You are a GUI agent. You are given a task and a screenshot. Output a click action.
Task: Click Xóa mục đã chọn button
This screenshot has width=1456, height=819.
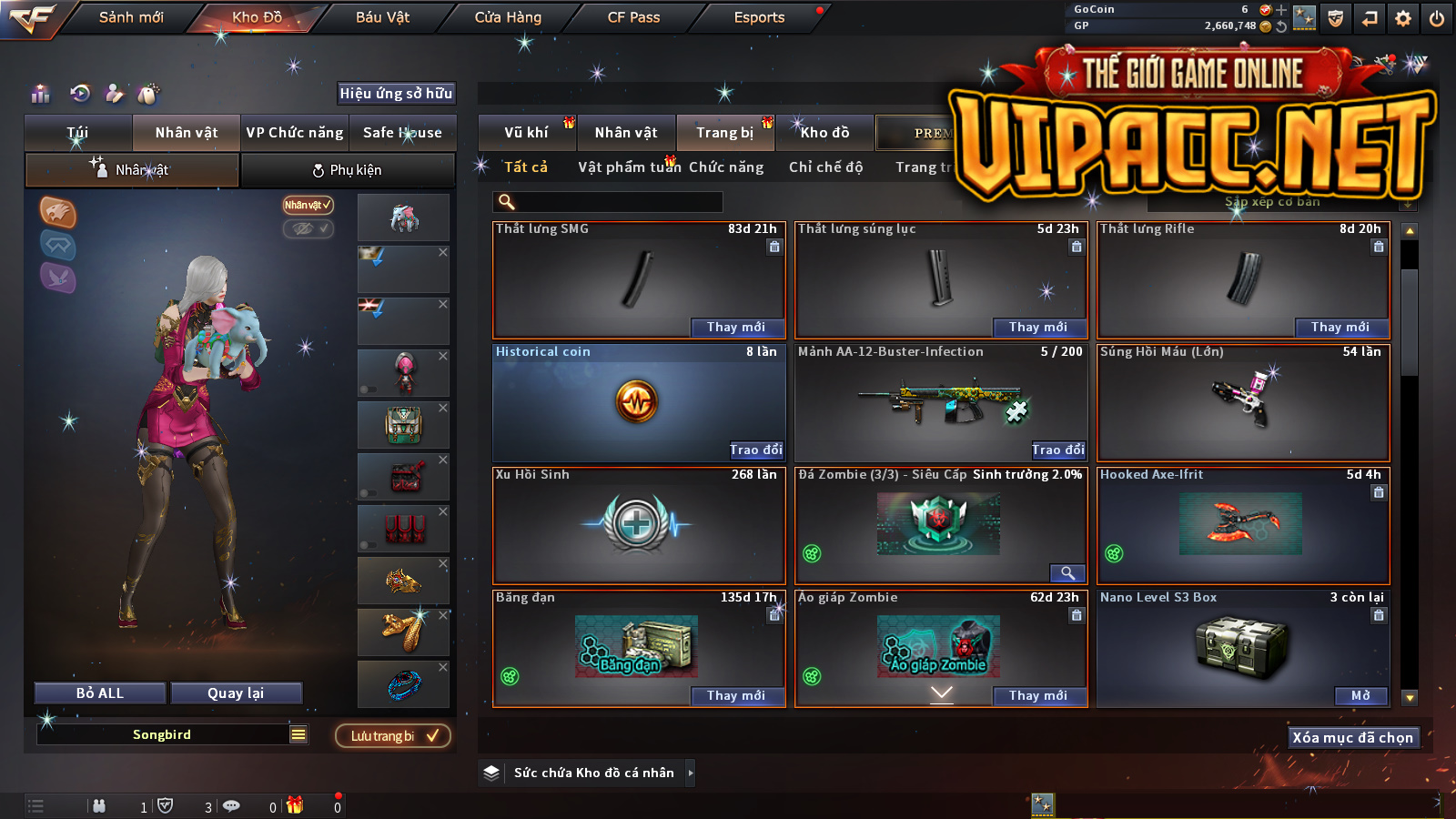tap(1352, 738)
